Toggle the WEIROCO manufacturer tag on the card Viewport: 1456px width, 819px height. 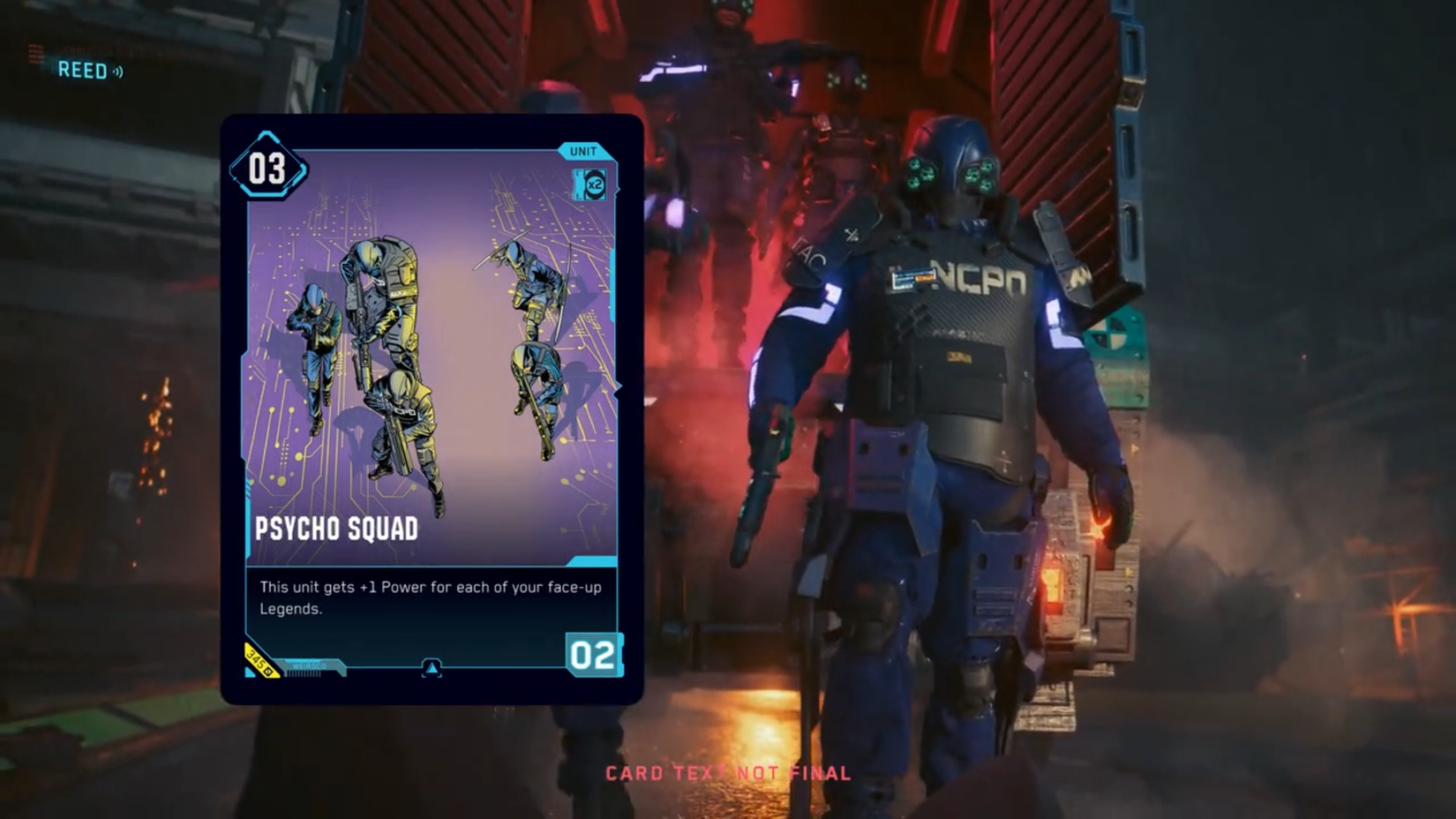[308, 666]
